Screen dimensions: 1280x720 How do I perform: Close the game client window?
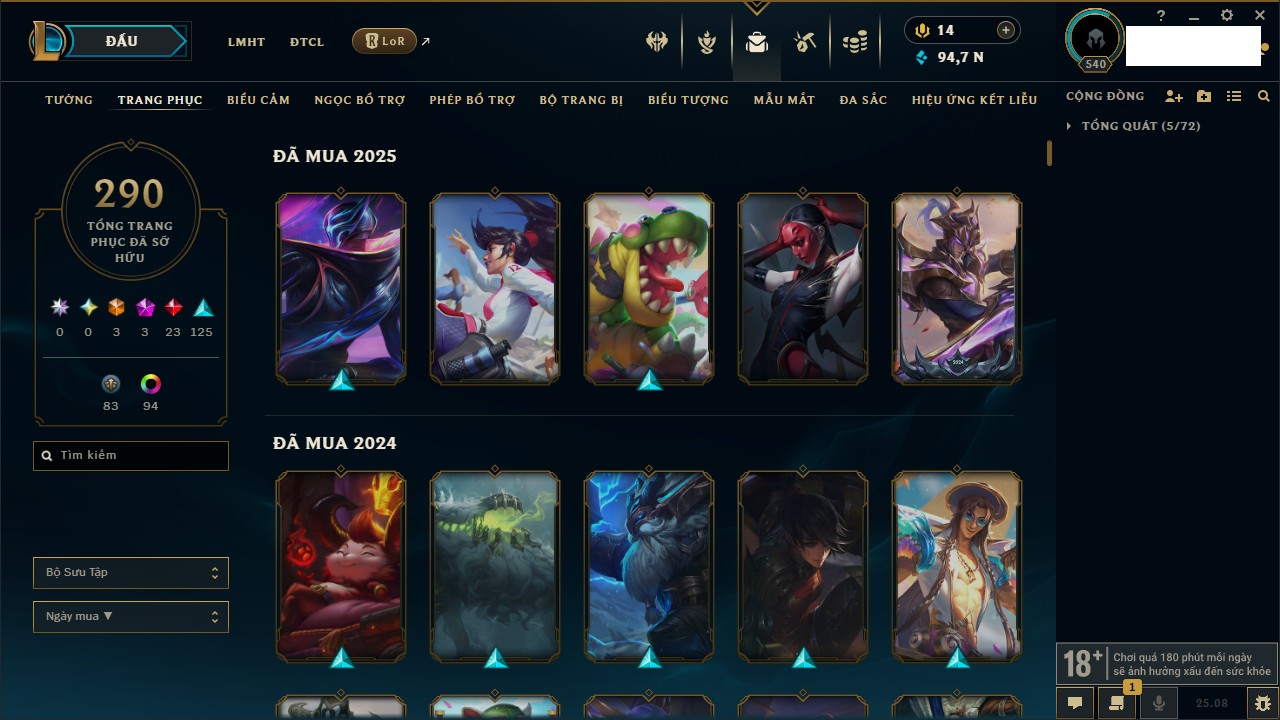pos(1260,16)
